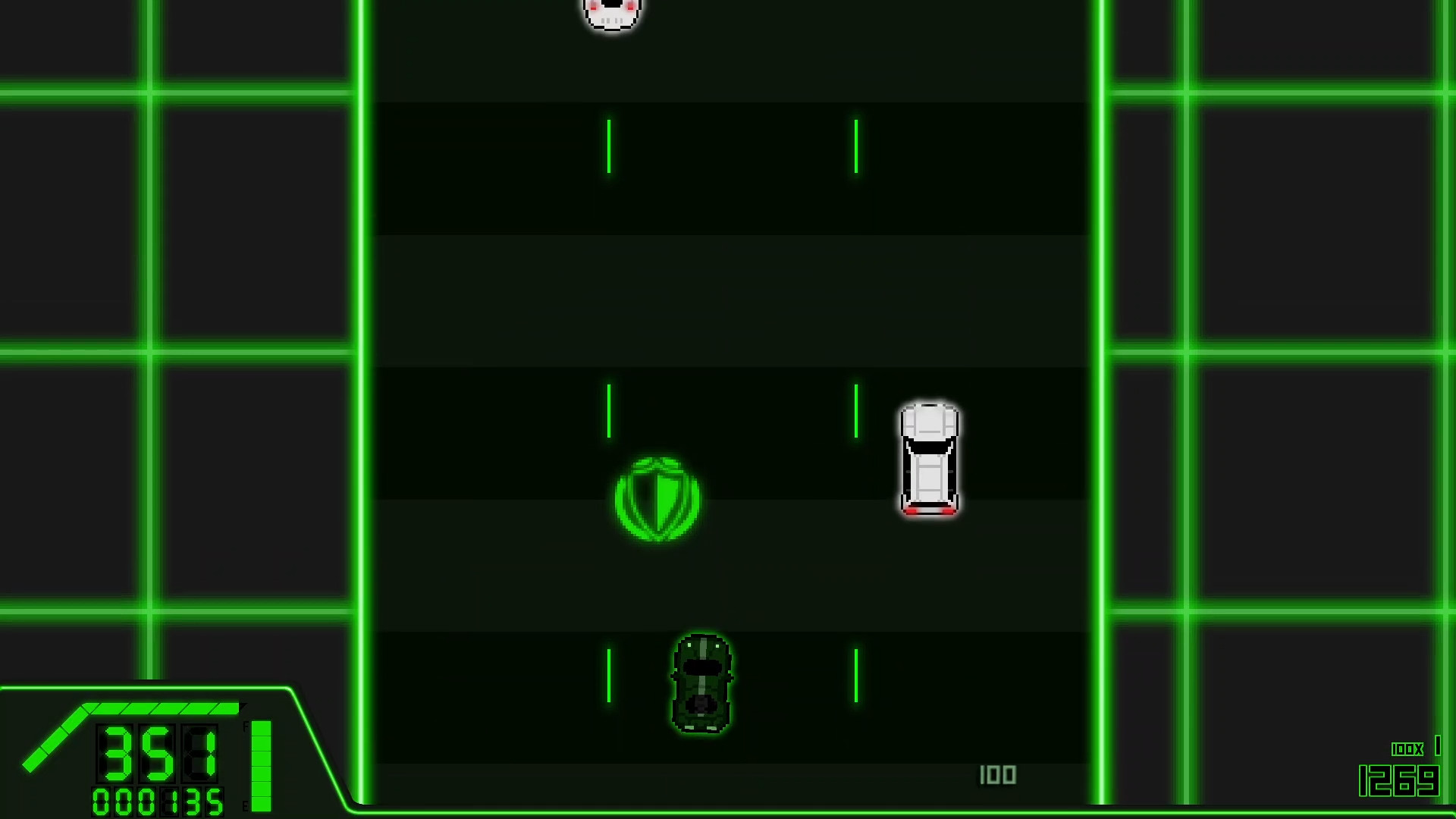Viewport: 1456px width, 819px height.
Task: Click the right lane divider dash near the white car
Action: [856, 410]
